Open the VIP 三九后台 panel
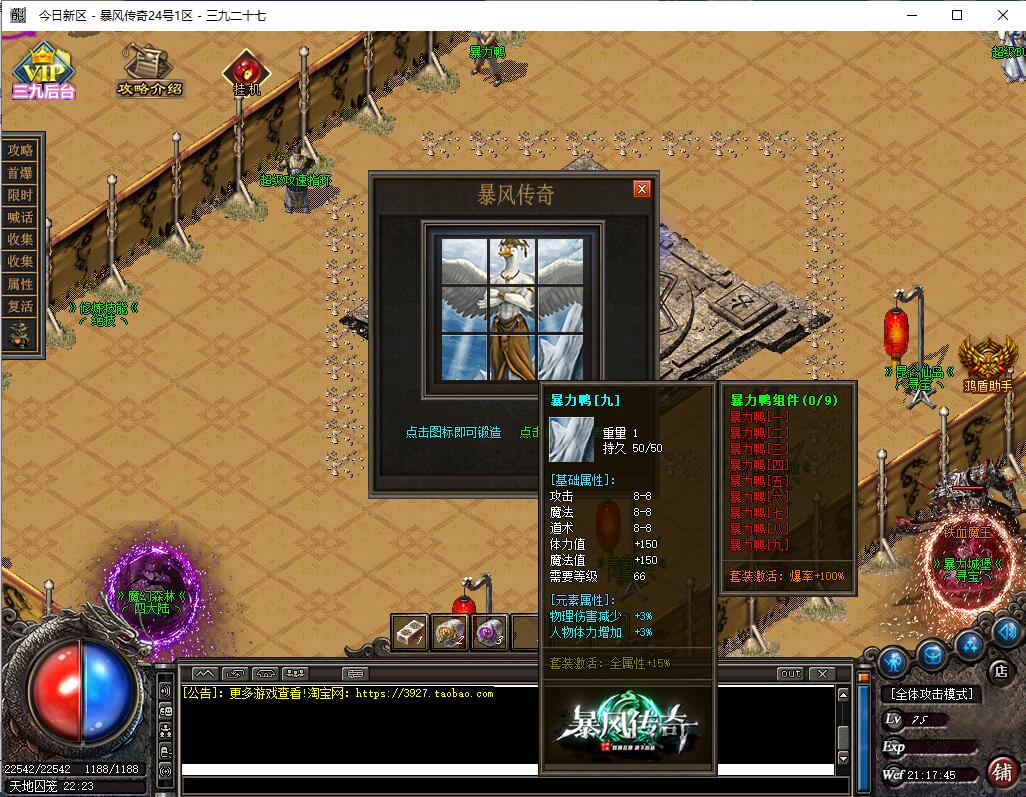Viewport: 1026px width, 797px height. (x=43, y=72)
